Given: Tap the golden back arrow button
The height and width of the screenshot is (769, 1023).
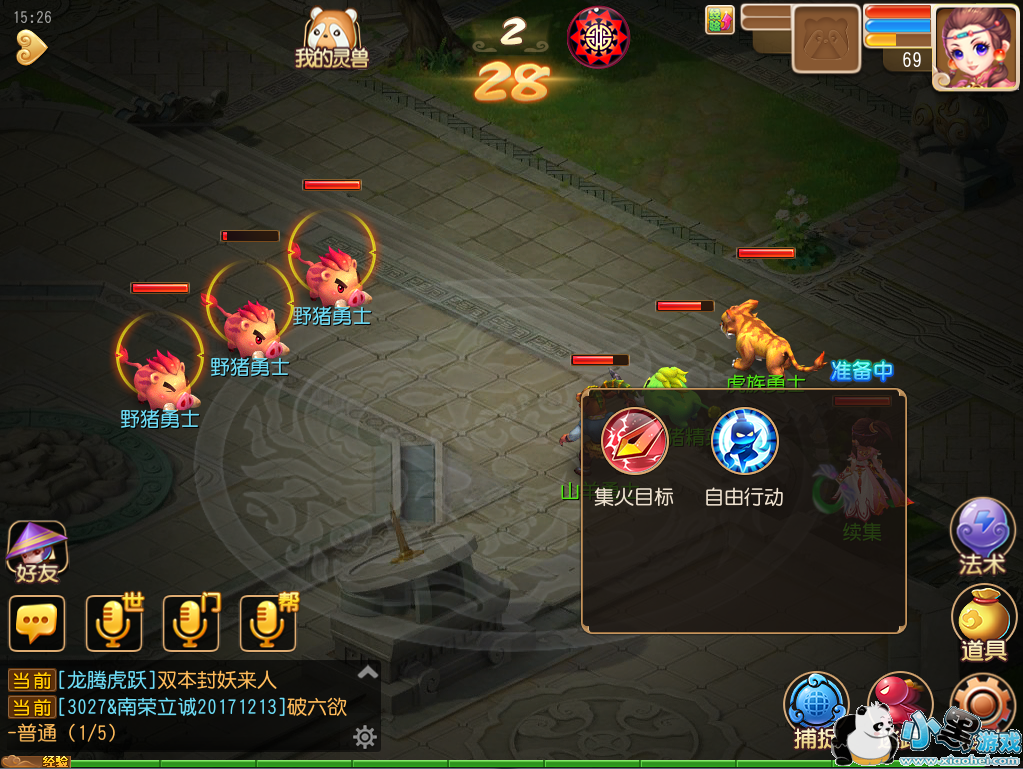Looking at the screenshot, I should 31,46.
